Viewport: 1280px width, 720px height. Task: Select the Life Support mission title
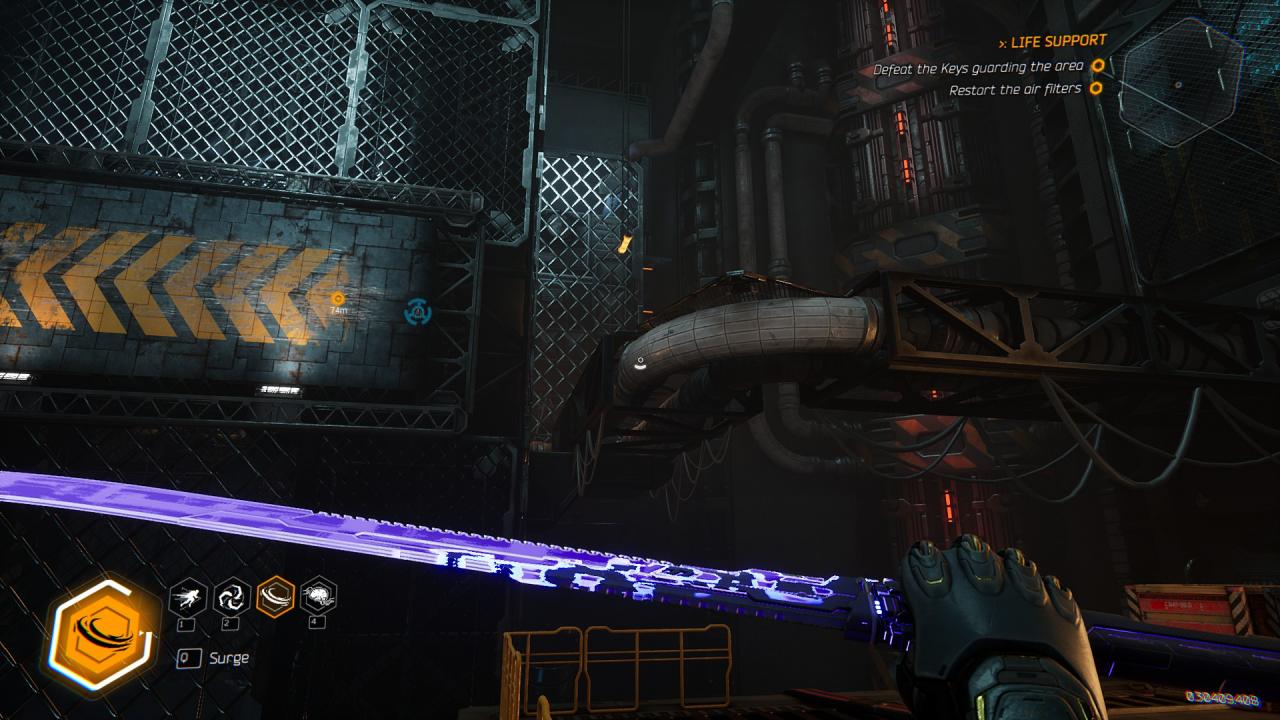pos(1058,41)
